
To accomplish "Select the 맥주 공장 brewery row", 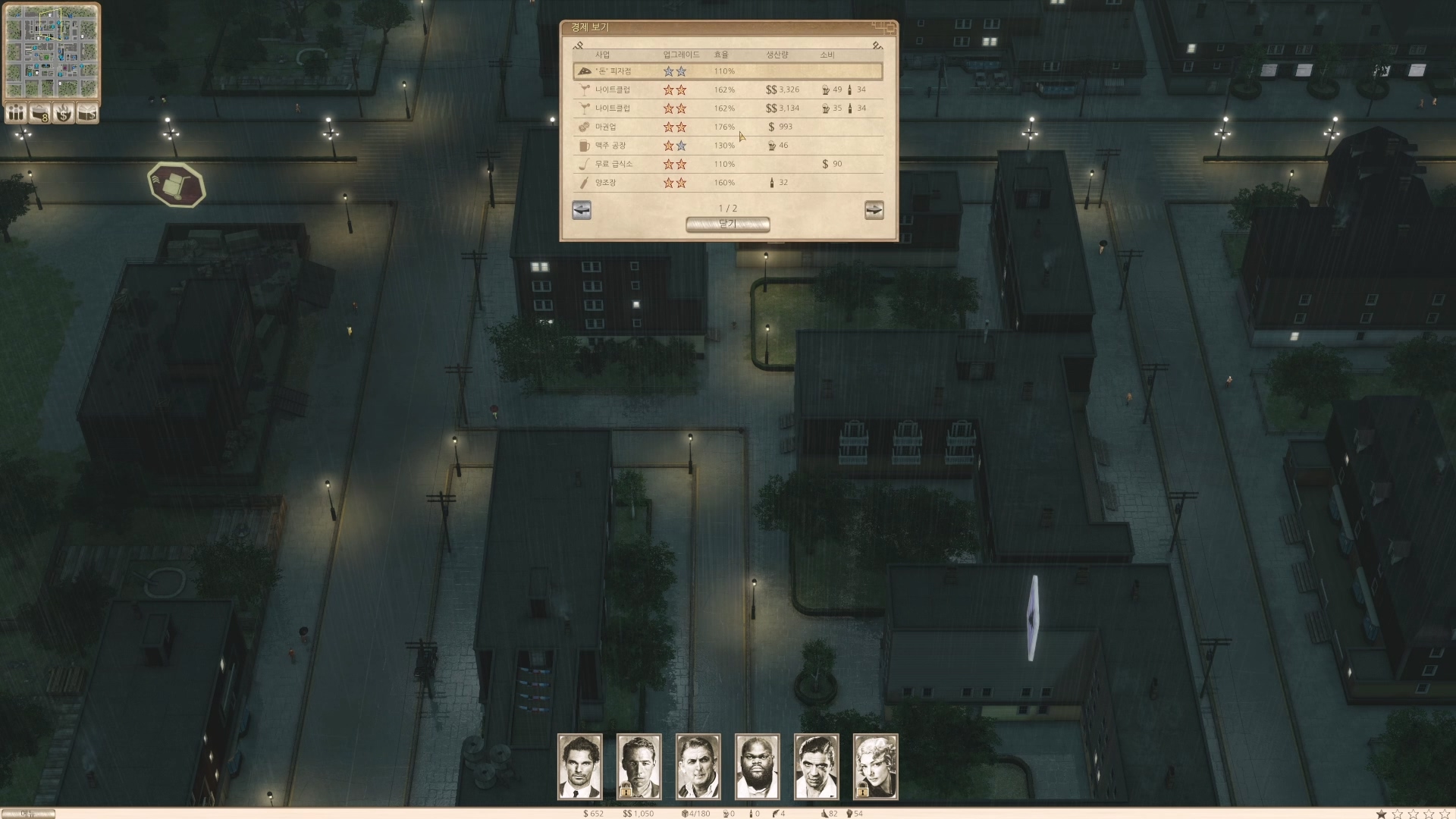I will [727, 146].
